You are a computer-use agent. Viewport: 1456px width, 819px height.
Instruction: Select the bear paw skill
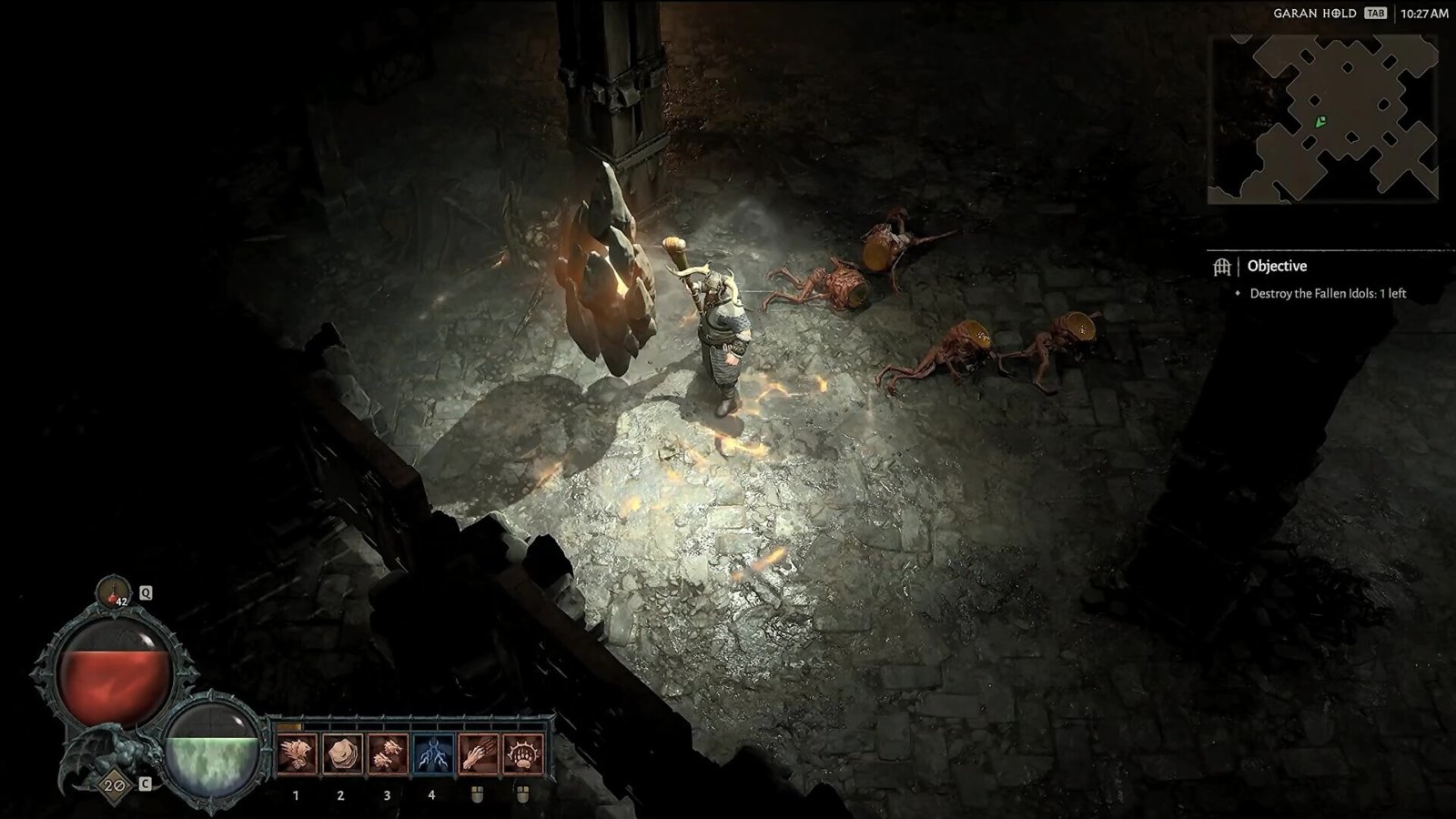coord(523,755)
